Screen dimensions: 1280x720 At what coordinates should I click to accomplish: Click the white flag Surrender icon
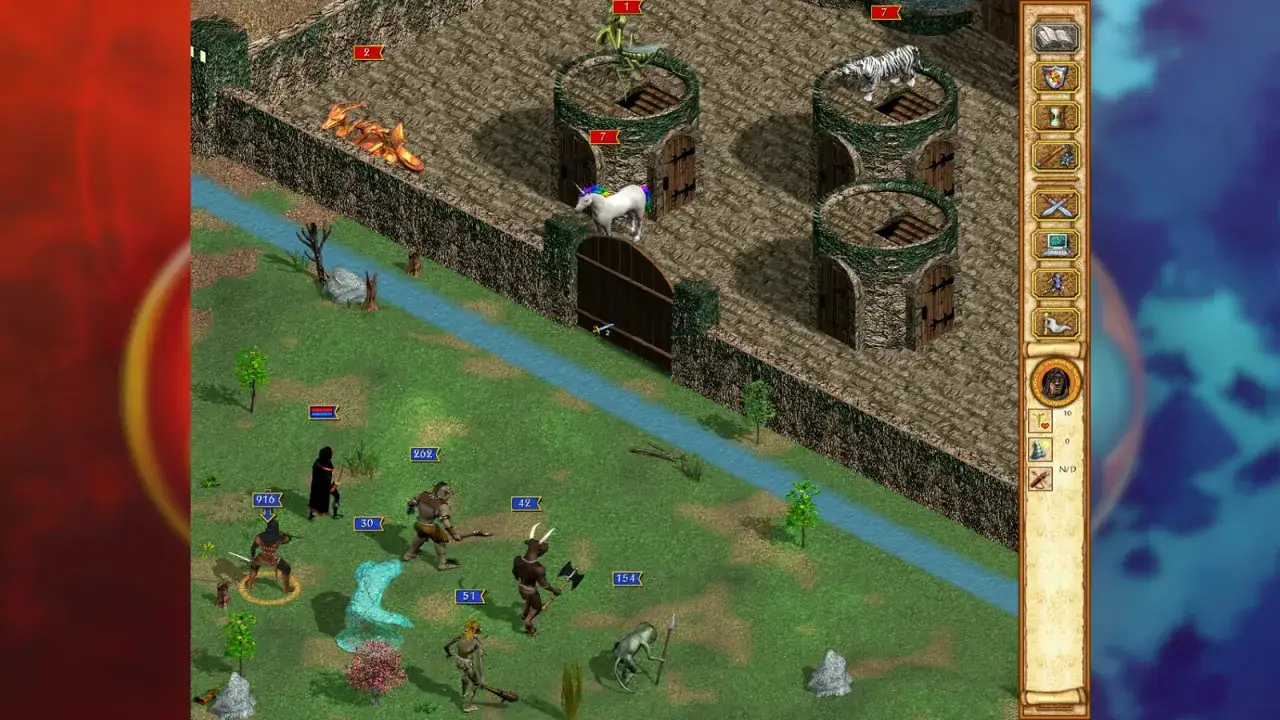pos(1057,322)
